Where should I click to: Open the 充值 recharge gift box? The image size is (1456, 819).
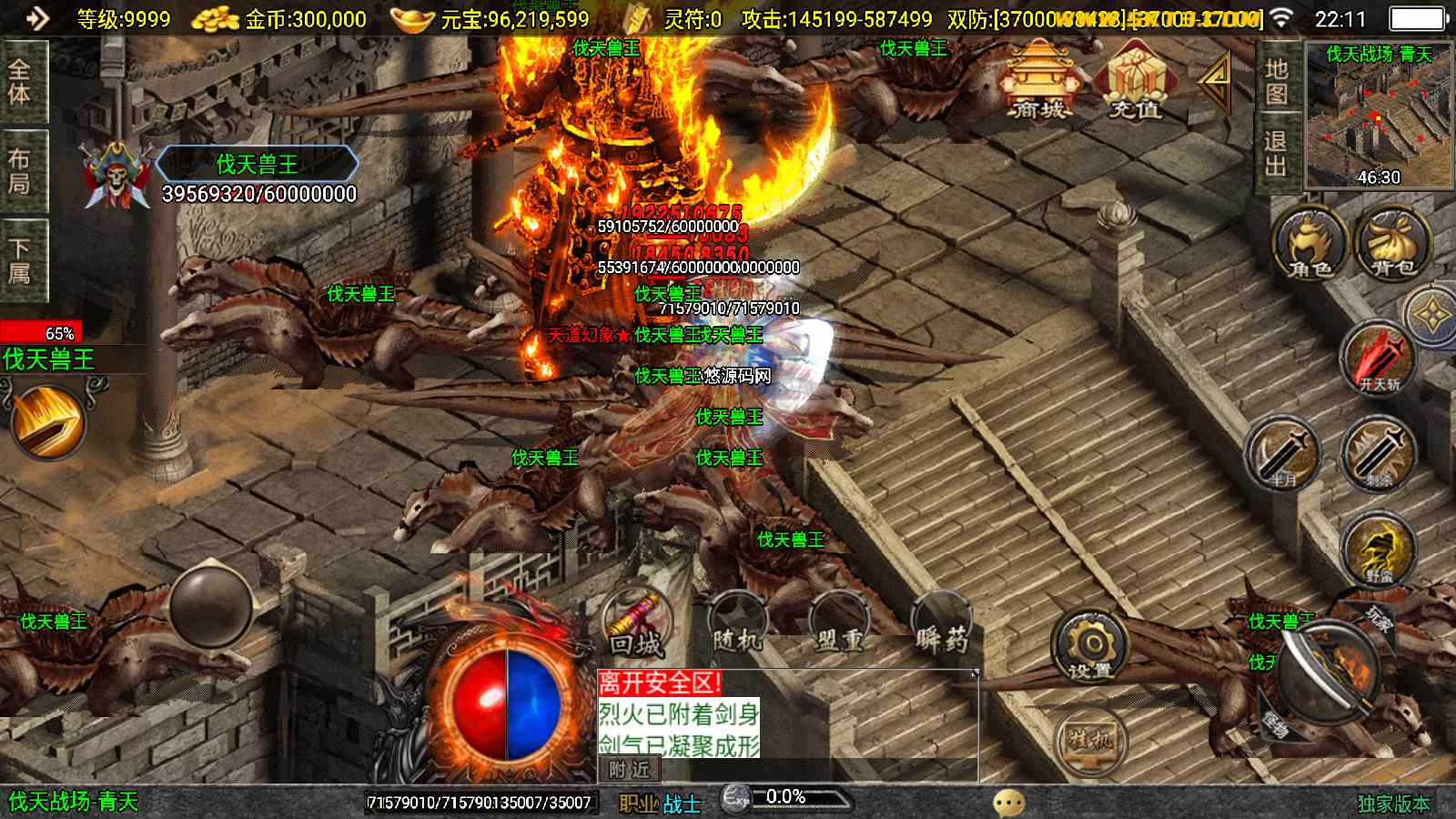point(1134,82)
